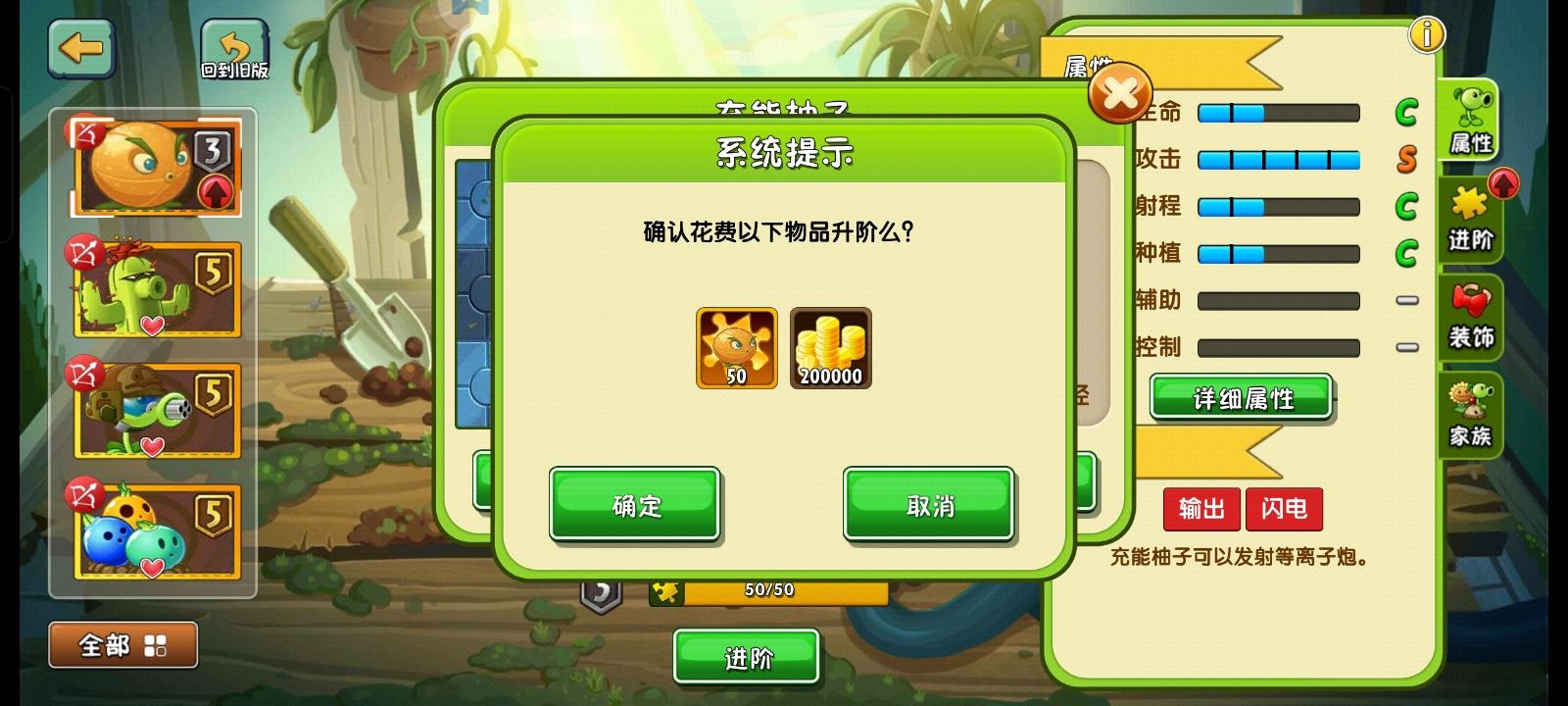Click the 回到旧版 return icon
The image size is (1568, 706).
pos(233,46)
